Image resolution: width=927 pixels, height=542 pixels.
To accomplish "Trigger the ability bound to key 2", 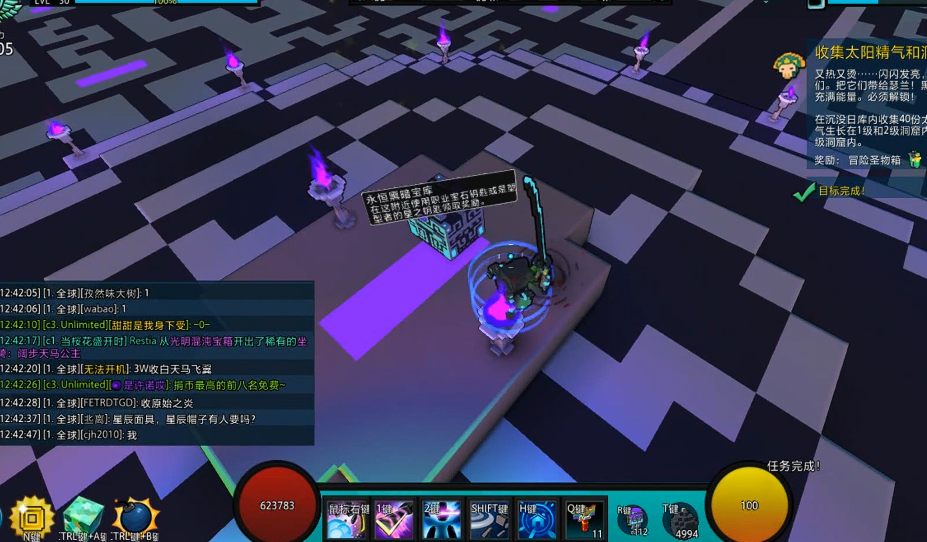I will click(x=442, y=519).
